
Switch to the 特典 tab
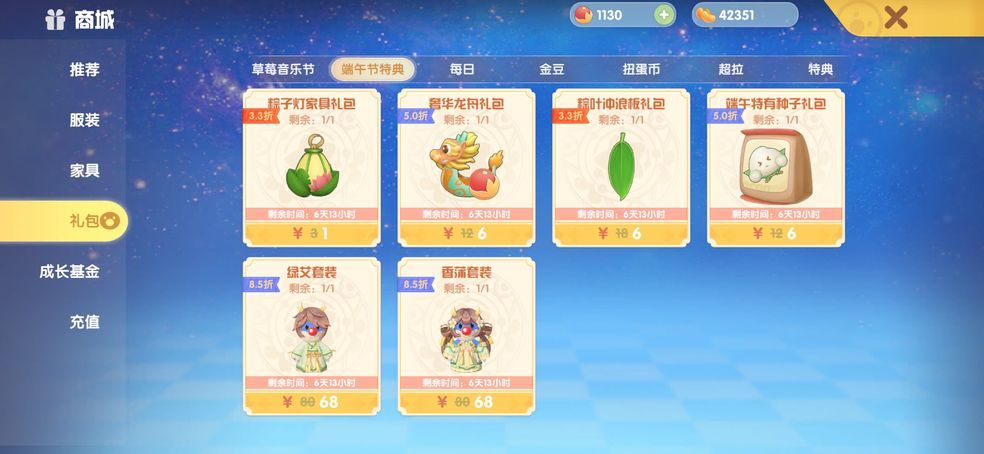(x=820, y=69)
